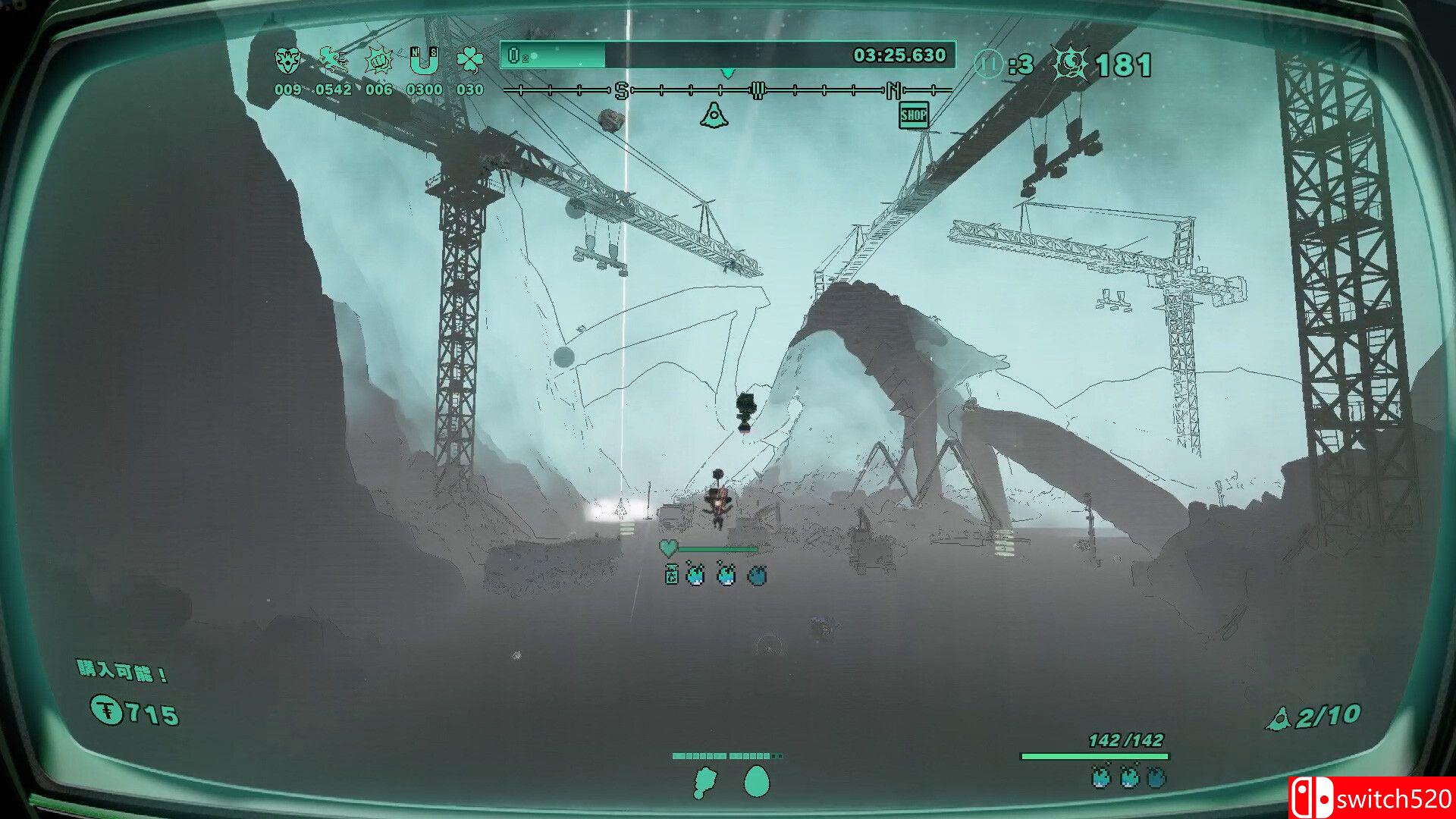
Task: Click the round pause icon
Action: 988,64
